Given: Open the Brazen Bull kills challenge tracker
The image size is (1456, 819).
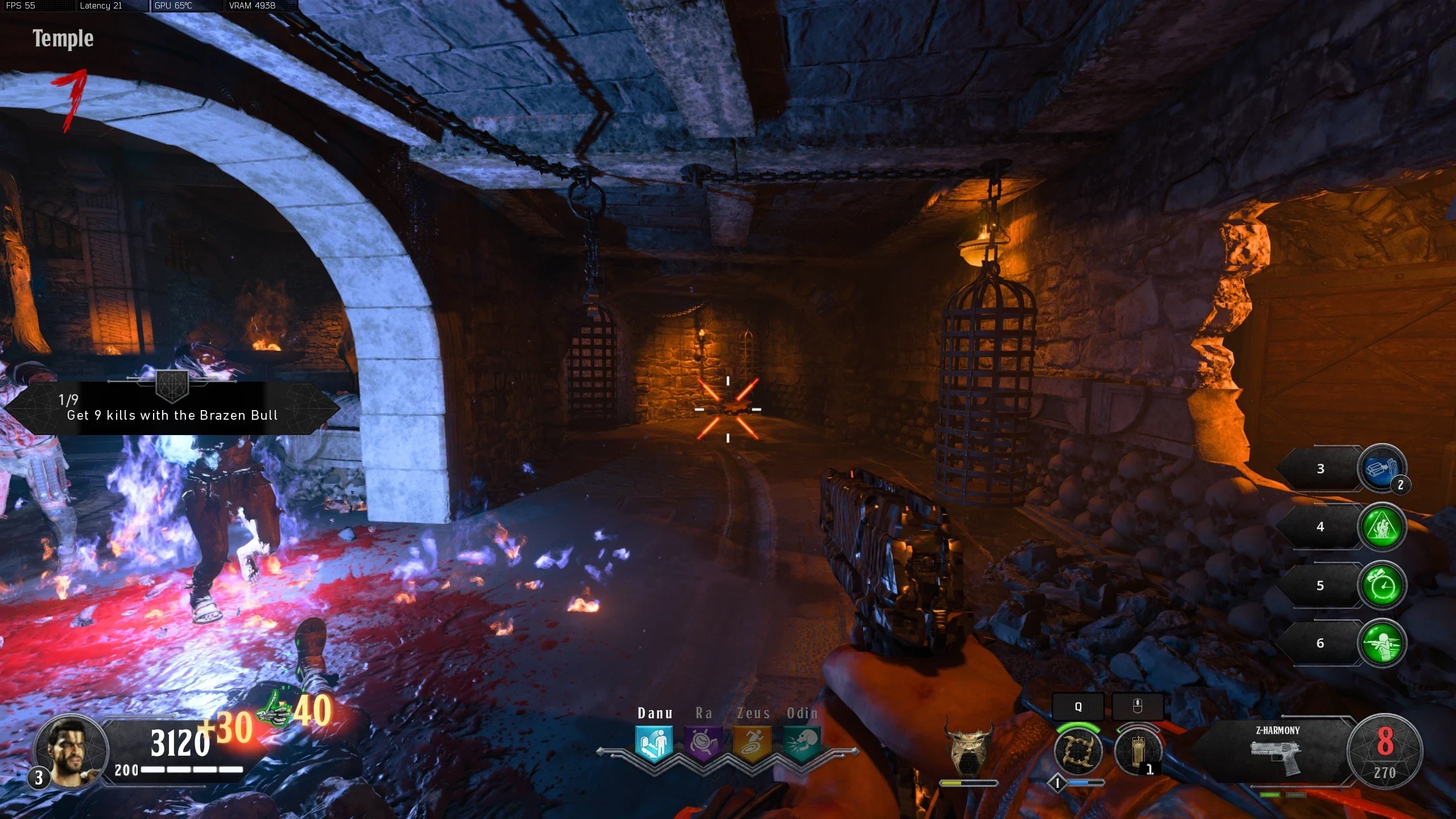Looking at the screenshot, I should click(172, 408).
